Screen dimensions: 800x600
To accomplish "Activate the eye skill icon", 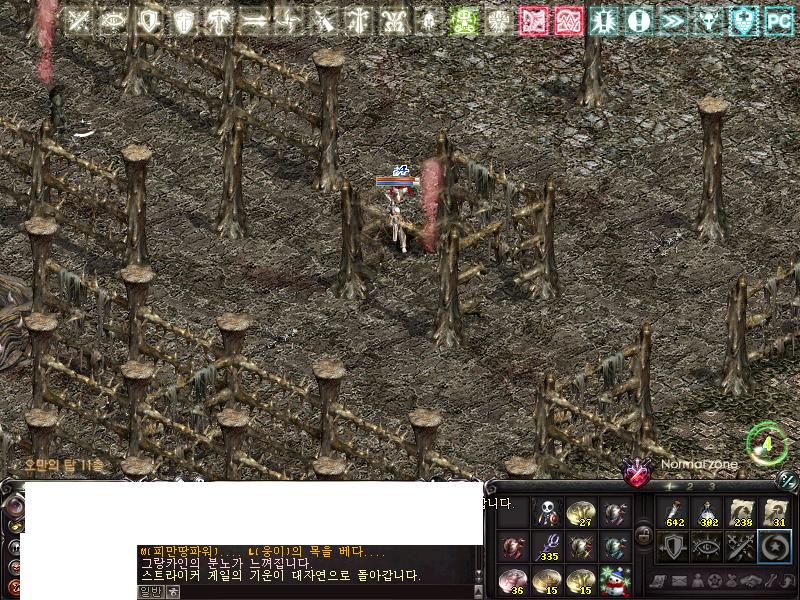I will coord(708,547).
